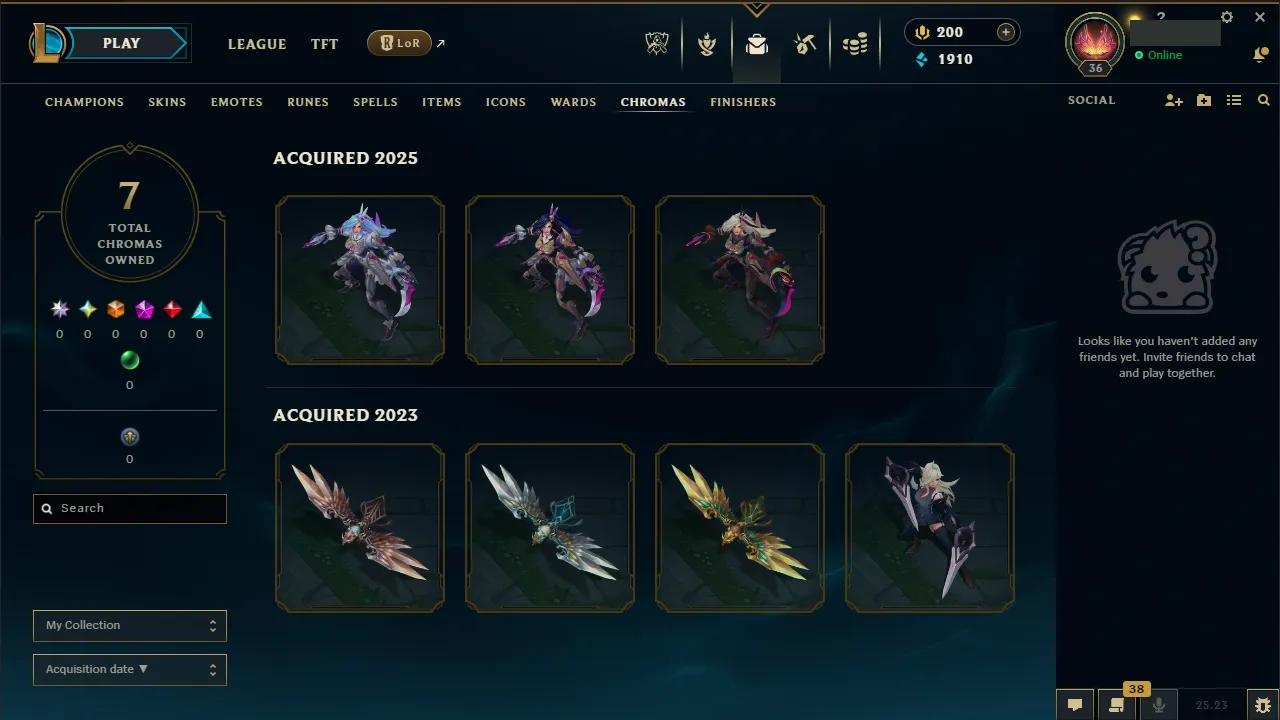
Task: Open the EMOTES collection tab
Action: [x=236, y=101]
